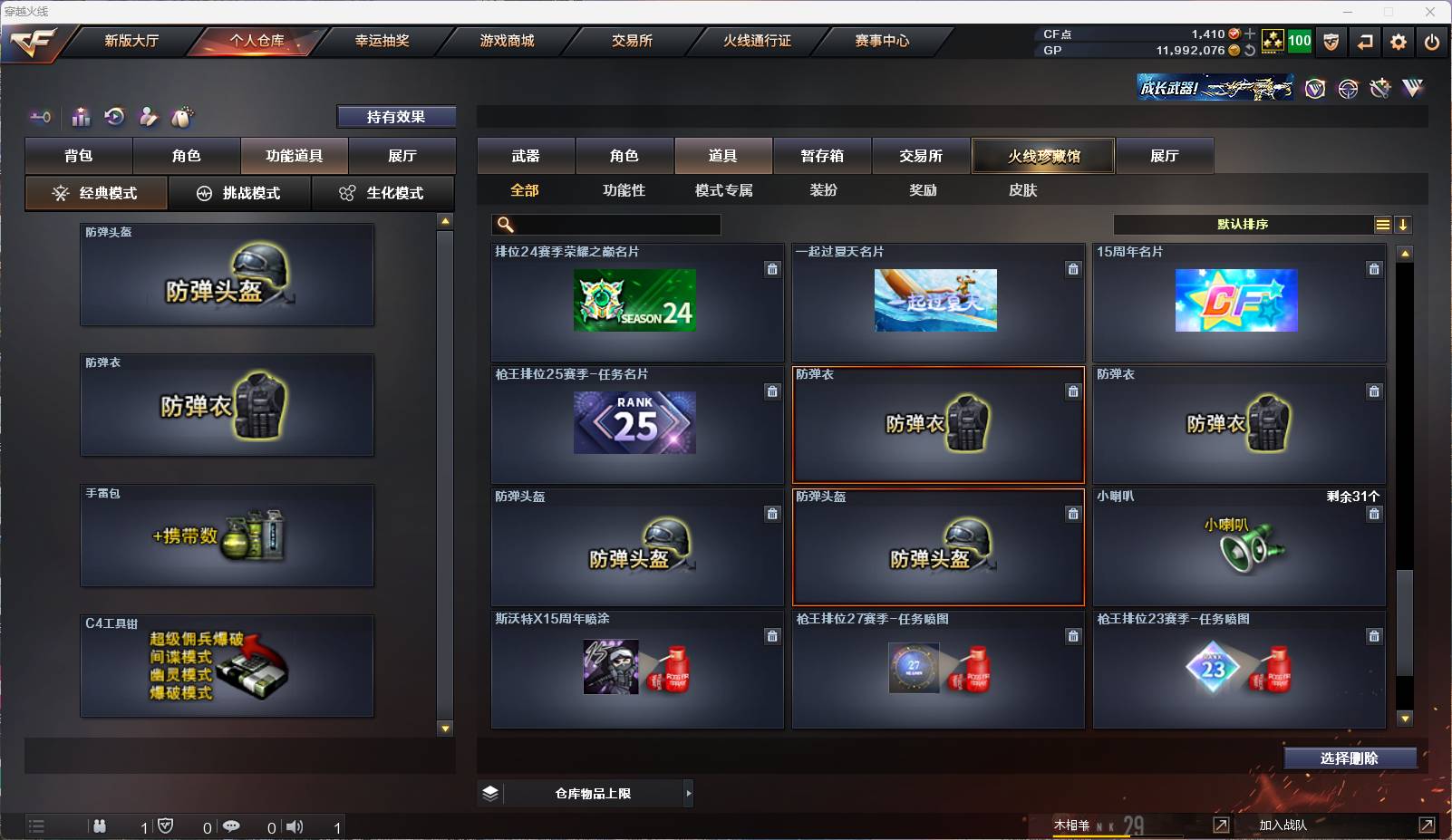Image resolution: width=1452 pixels, height=840 pixels.
Task: Open the 默认排序 sort dropdown
Action: point(1242,224)
